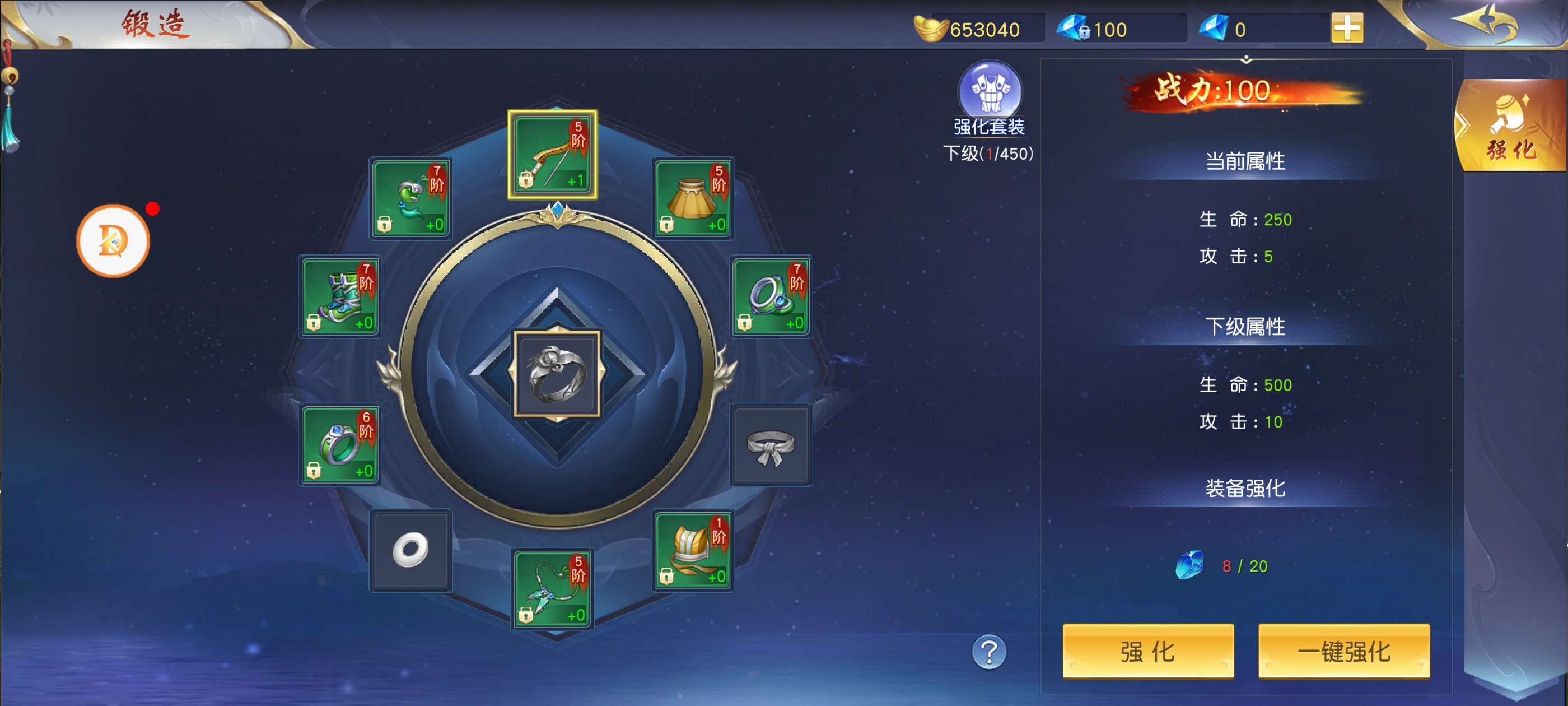Viewport: 1568px width, 706px height.
Task: Choose the green boots equipment slot
Action: pyautogui.click(x=340, y=296)
